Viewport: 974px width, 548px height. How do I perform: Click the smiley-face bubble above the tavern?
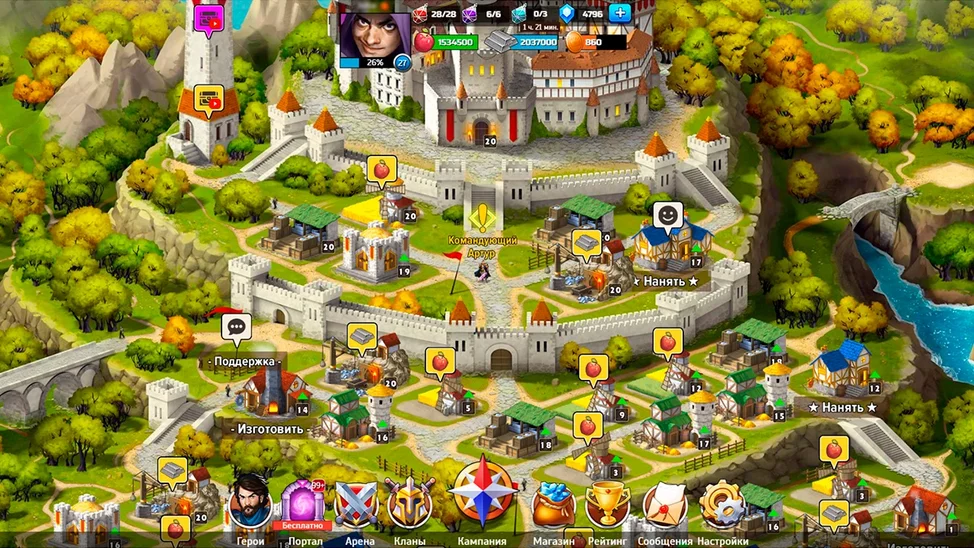[667, 214]
